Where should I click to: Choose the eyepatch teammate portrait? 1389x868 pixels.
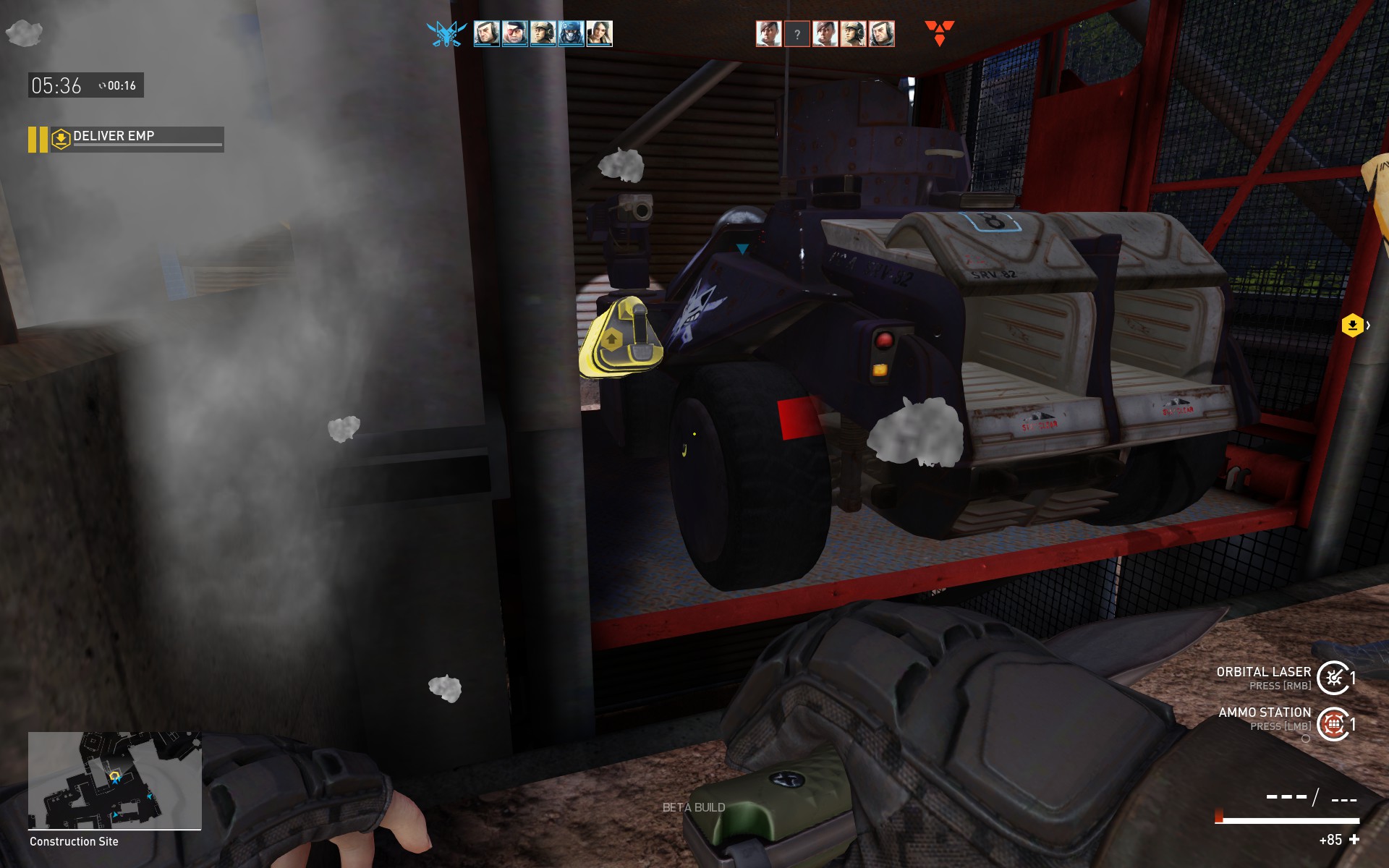(x=514, y=33)
